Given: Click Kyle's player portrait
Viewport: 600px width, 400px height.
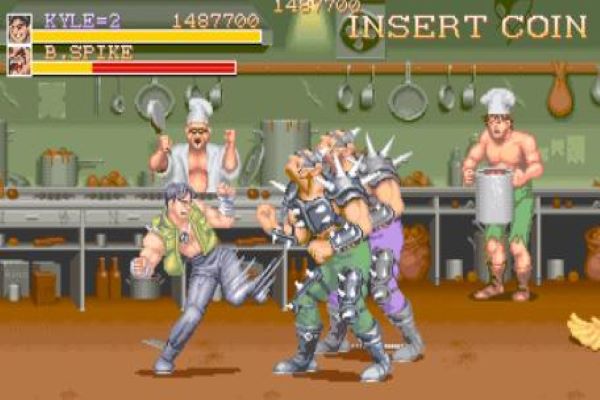Looking at the screenshot, I should 19,26.
